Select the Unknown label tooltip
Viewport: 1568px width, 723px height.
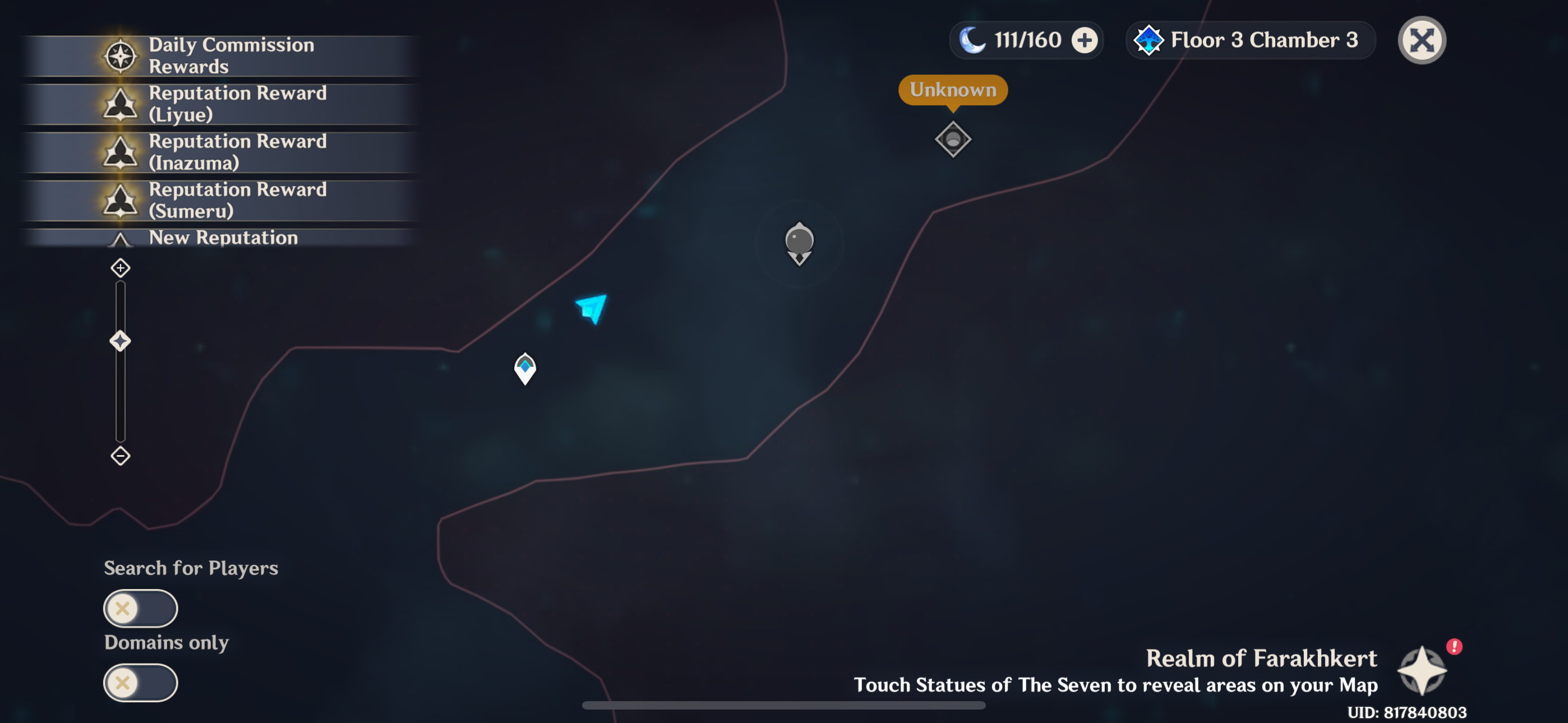953,90
